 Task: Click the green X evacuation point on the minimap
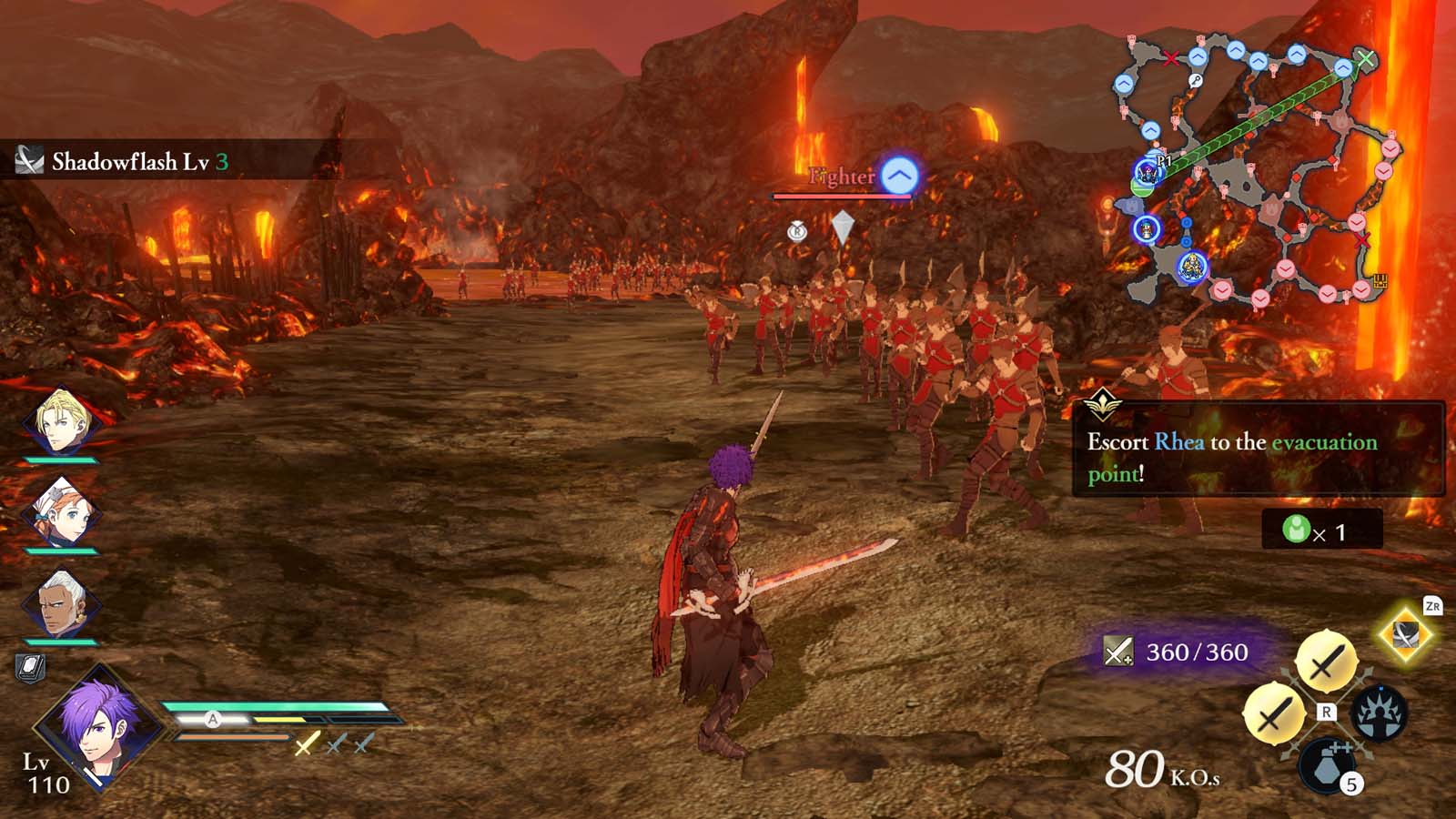tap(1366, 58)
